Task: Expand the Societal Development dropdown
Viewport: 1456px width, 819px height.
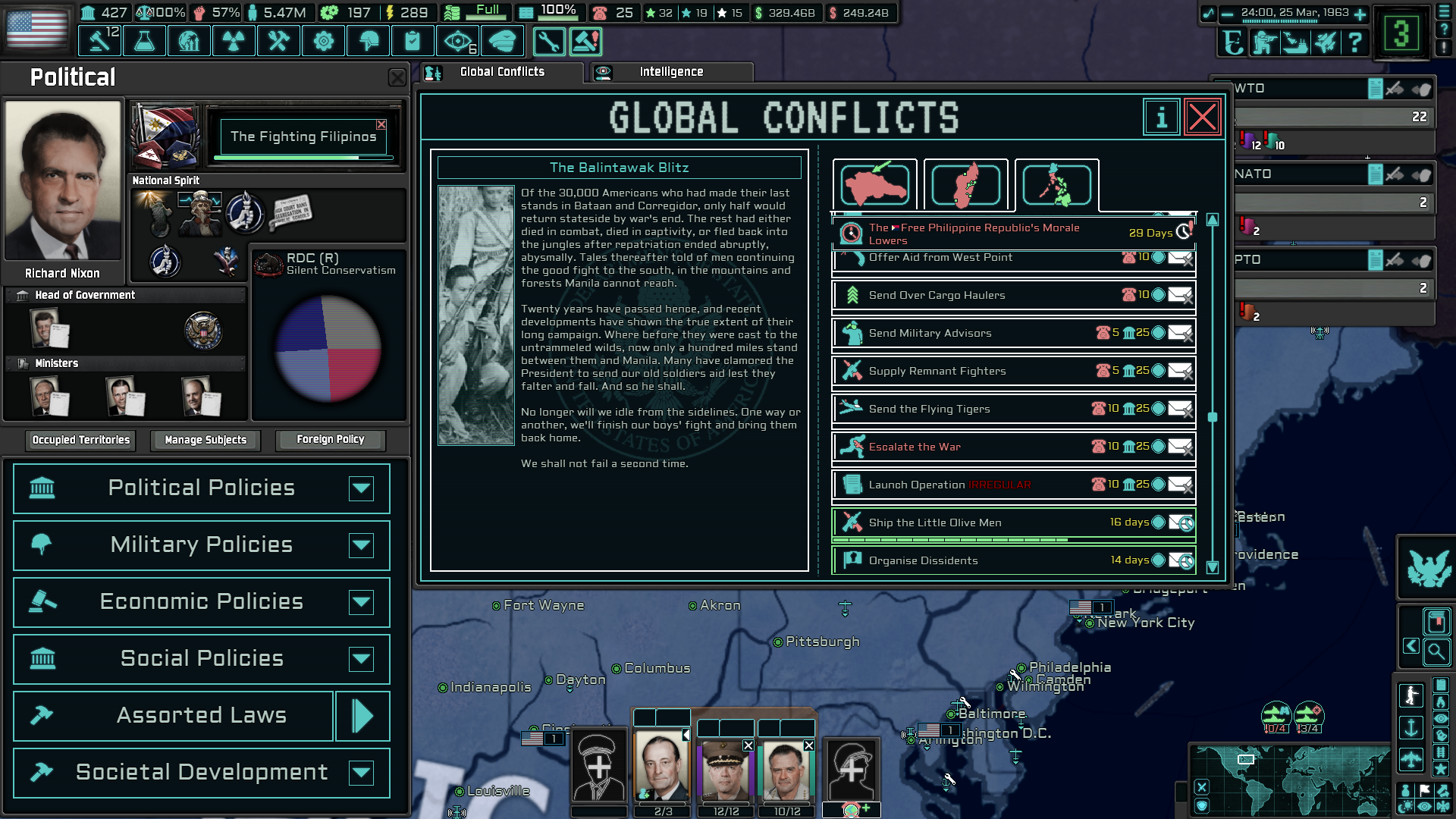Action: [362, 773]
